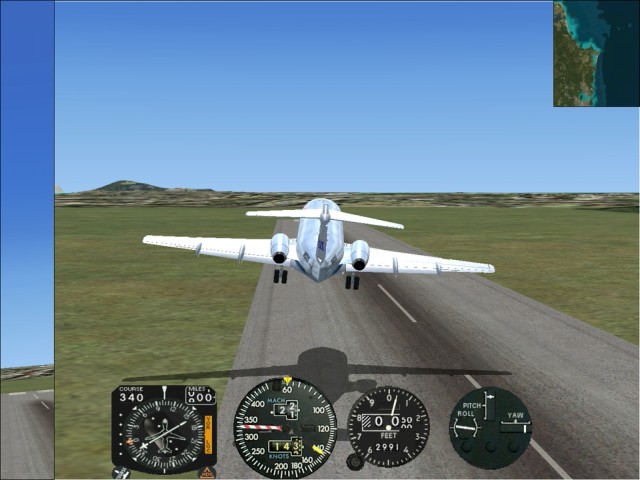Image resolution: width=640 pixels, height=480 pixels.
Task: Click the knob at the HSI's lower-left corner
Action: (121, 473)
